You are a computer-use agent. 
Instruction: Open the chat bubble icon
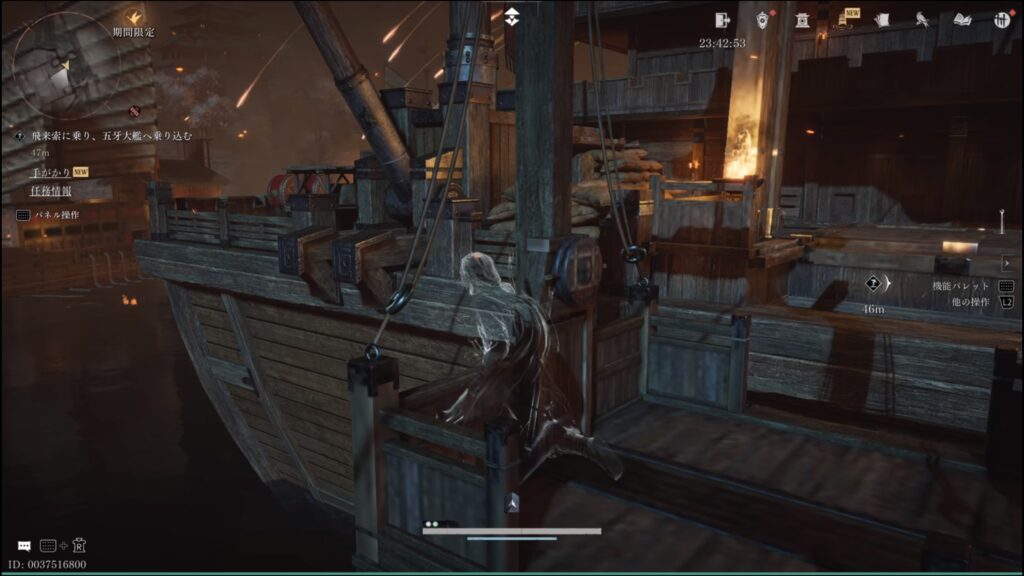(x=23, y=546)
